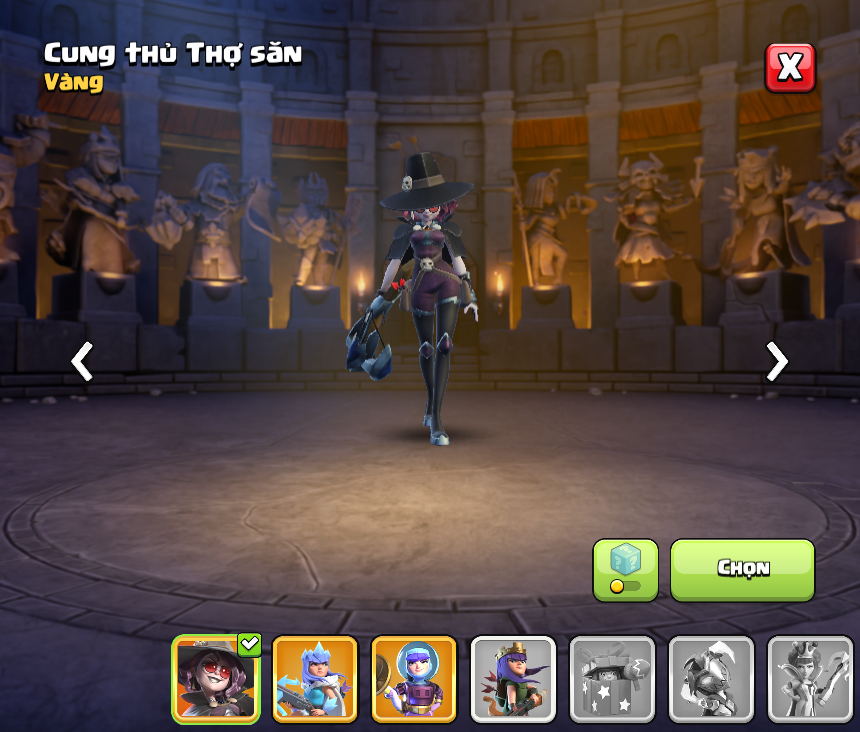Confirm the skin with the Chọn button
Image resolution: width=860 pixels, height=732 pixels.
(742, 569)
